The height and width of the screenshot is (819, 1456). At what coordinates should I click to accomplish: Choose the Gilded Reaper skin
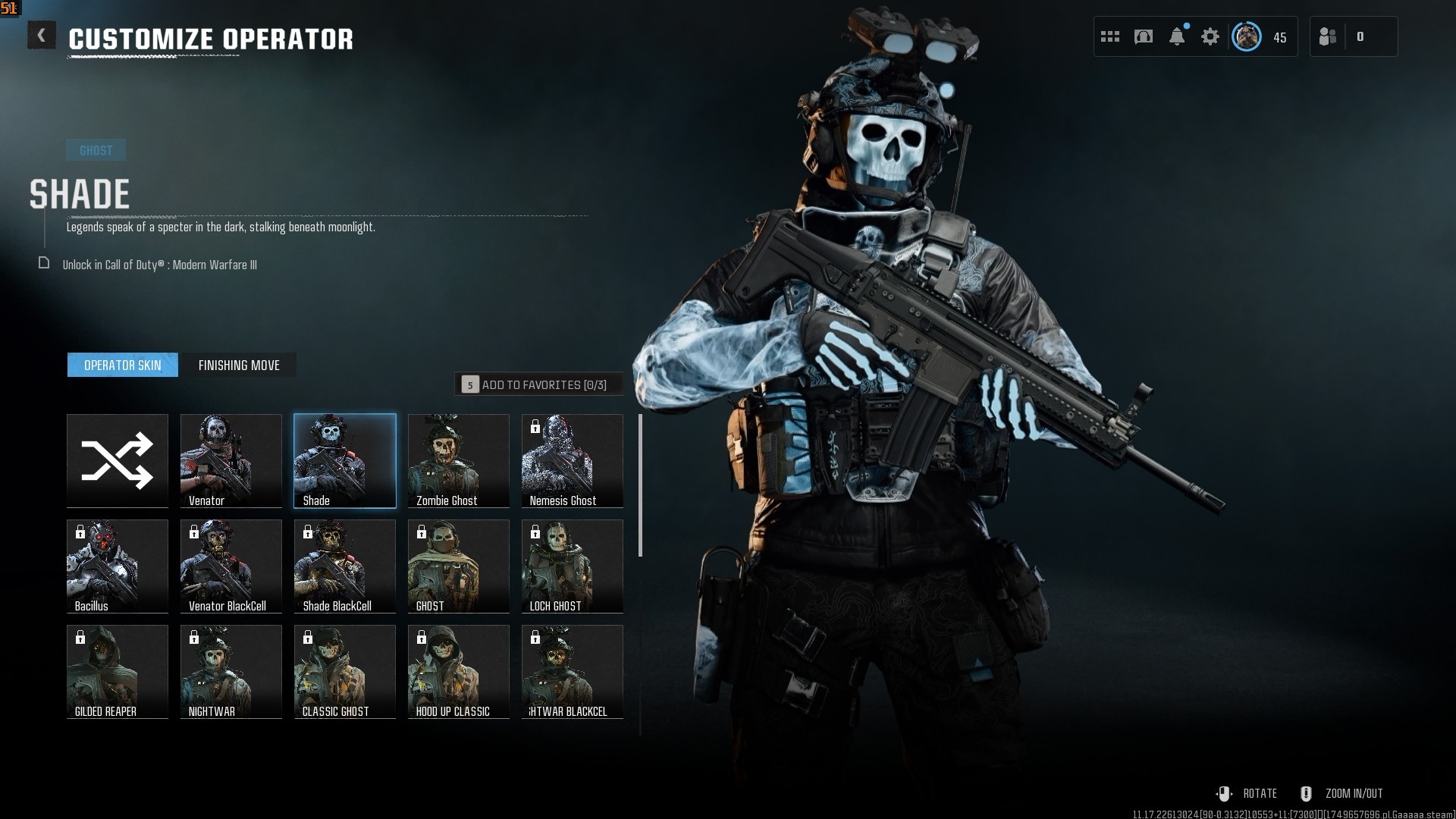click(x=118, y=671)
